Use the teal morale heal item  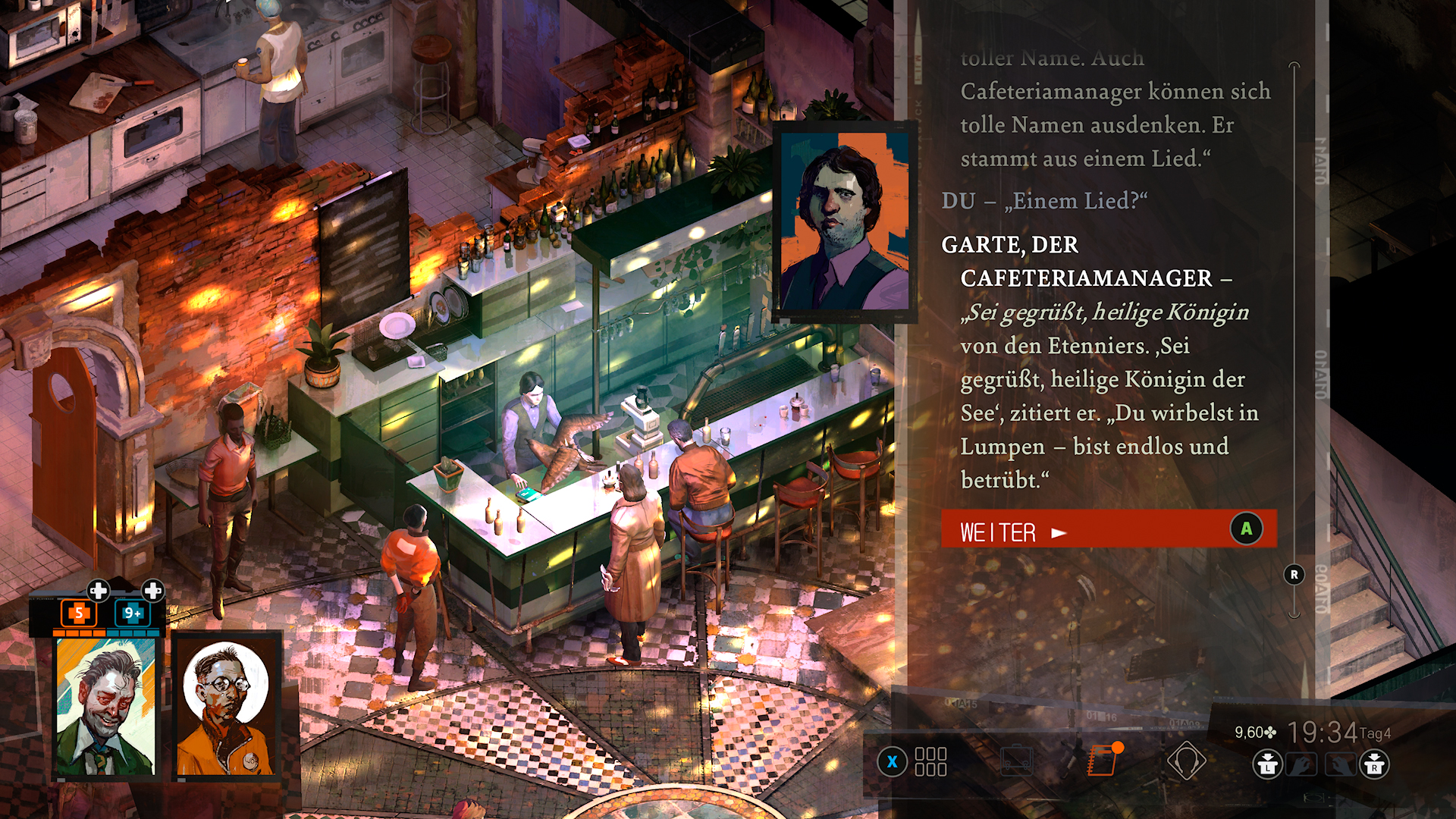click(132, 613)
